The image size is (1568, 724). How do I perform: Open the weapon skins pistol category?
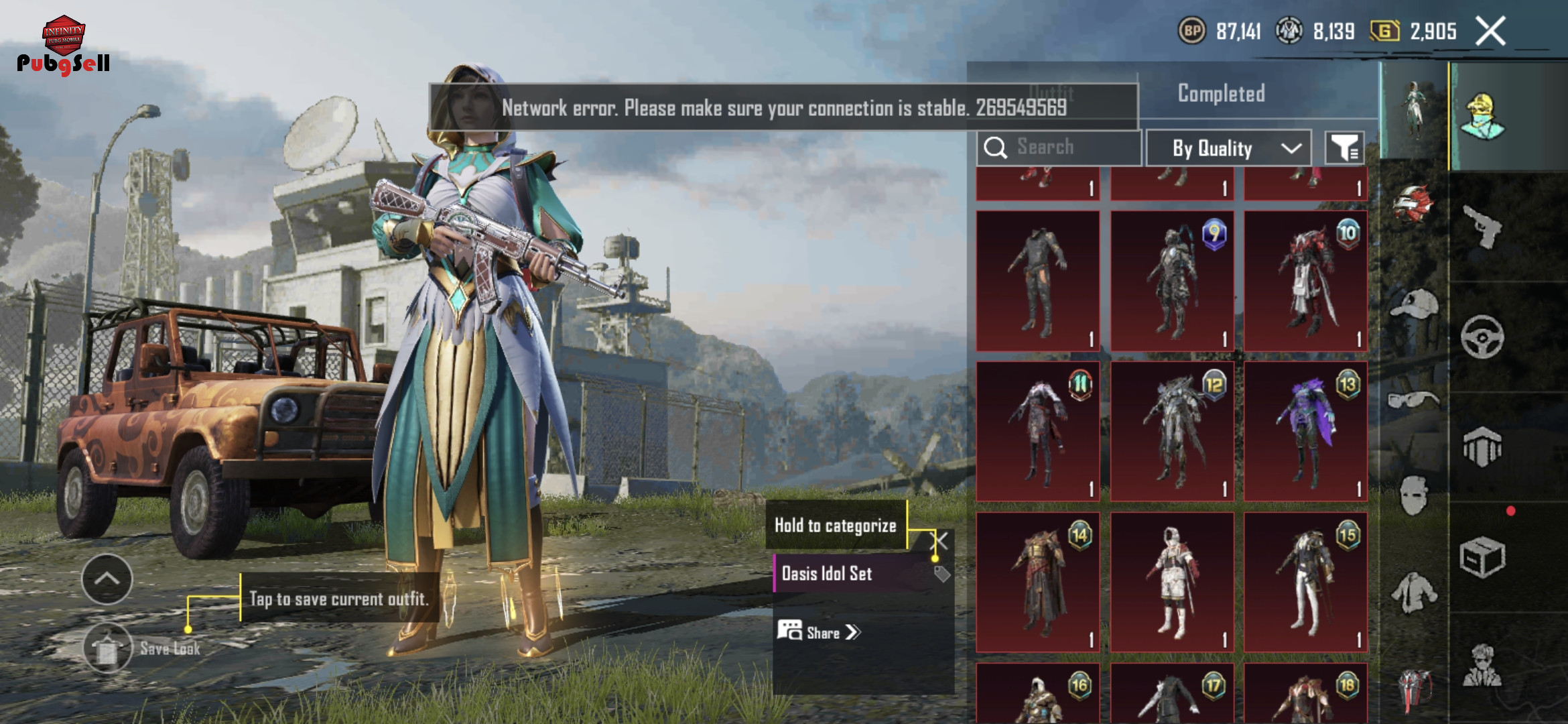point(1482,227)
